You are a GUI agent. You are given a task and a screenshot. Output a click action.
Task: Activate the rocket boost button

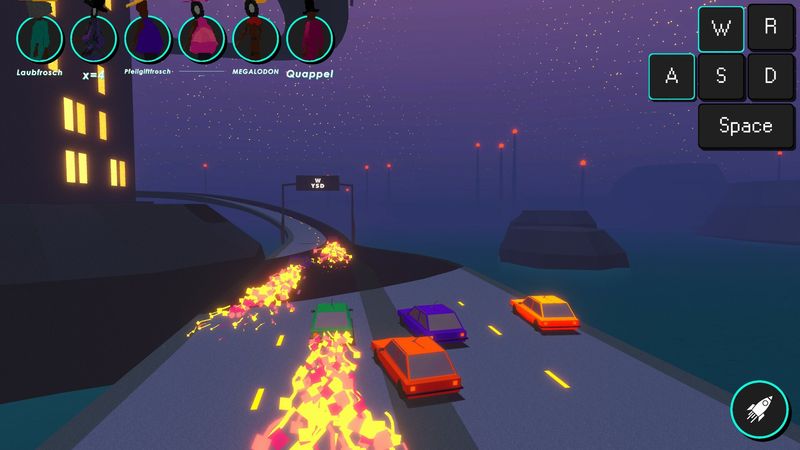759,408
